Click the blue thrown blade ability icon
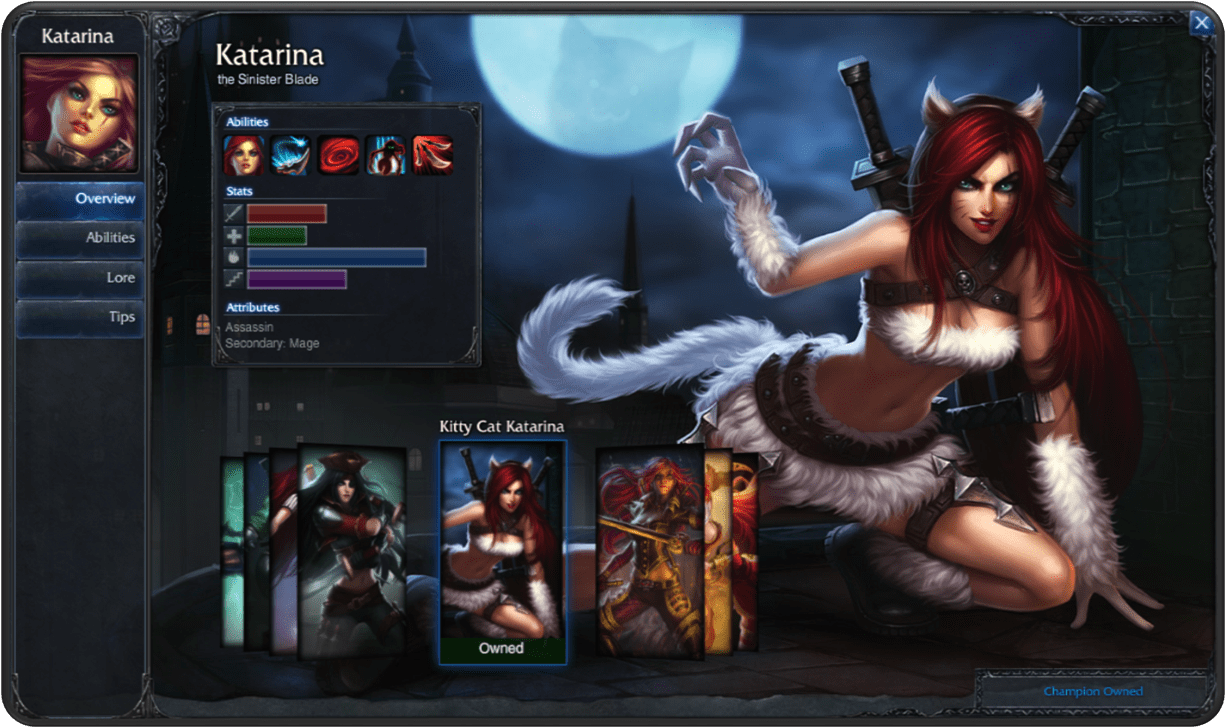 pyautogui.click(x=291, y=156)
